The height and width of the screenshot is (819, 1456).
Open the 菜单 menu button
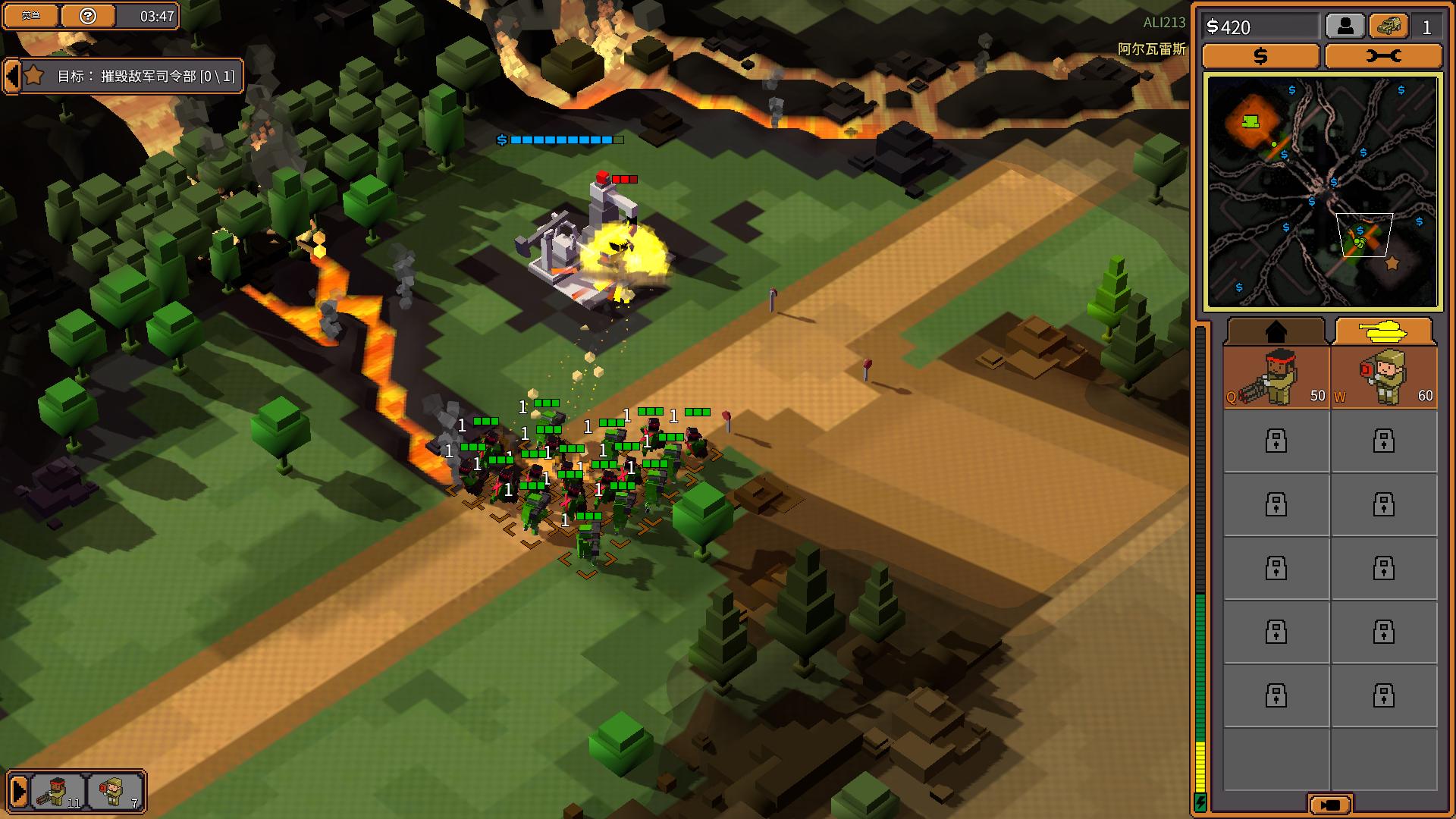tap(31, 16)
